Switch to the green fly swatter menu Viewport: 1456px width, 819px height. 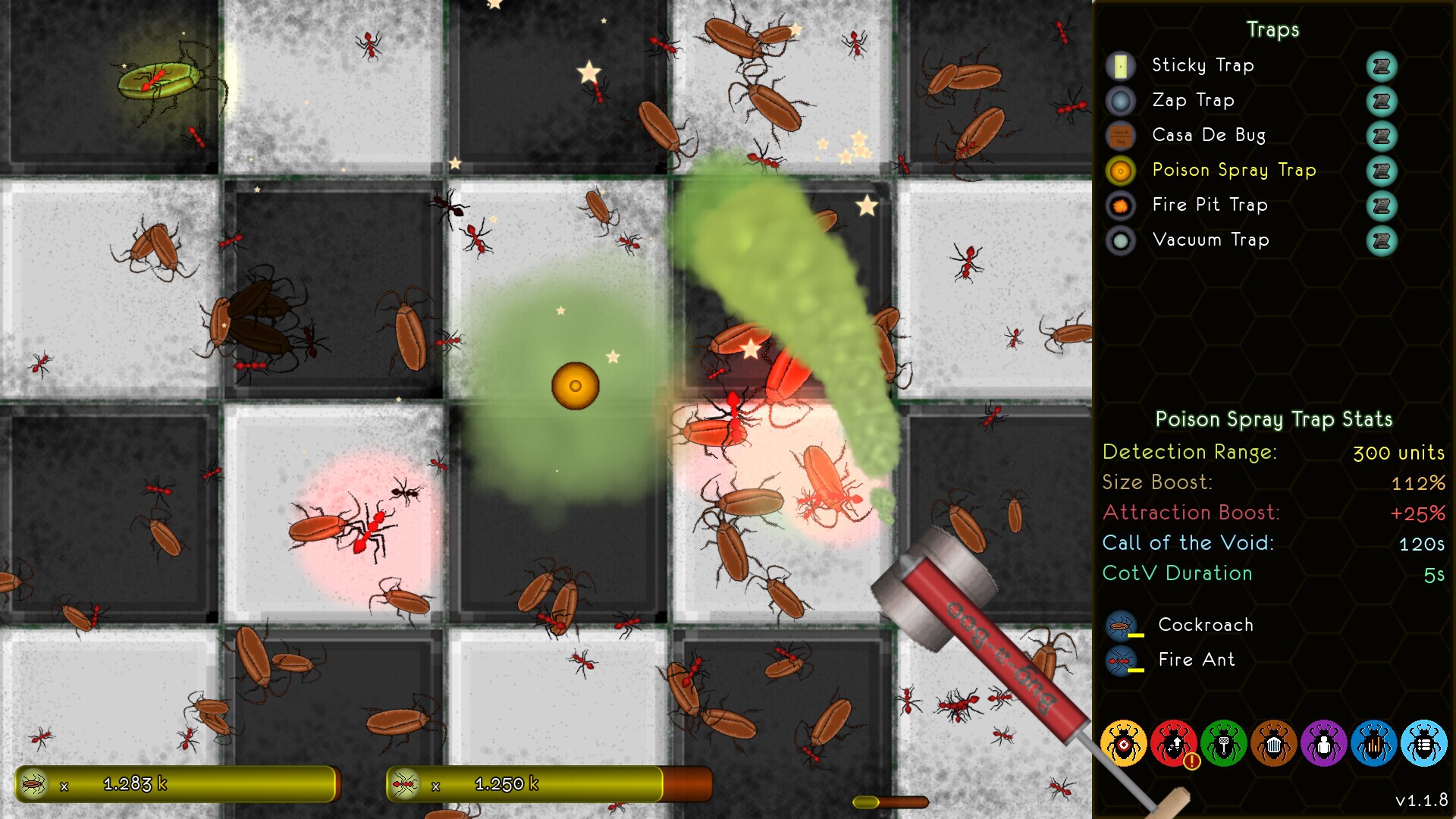(1223, 744)
